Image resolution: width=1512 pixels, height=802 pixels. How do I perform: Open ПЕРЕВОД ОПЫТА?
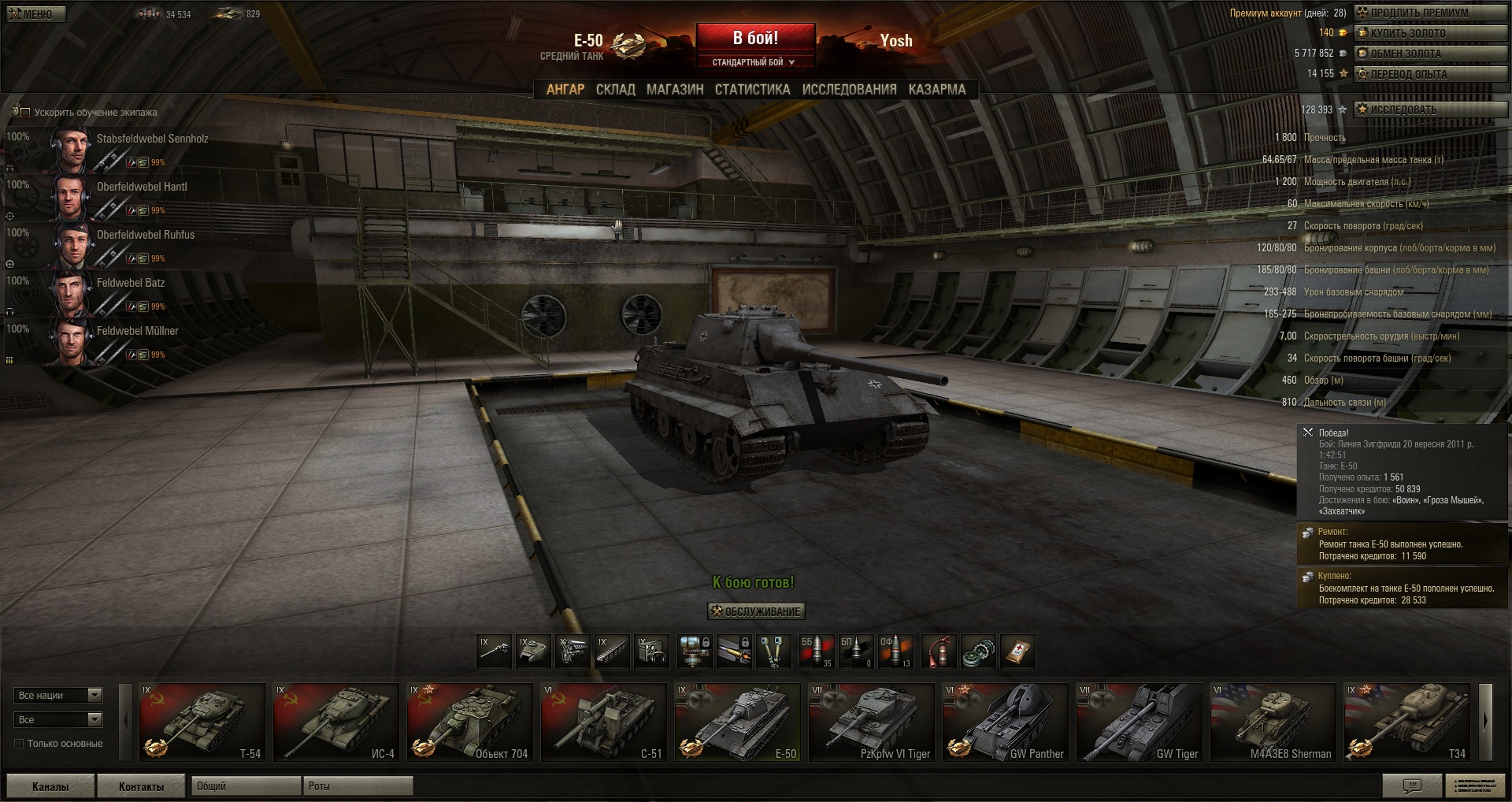click(x=1429, y=74)
